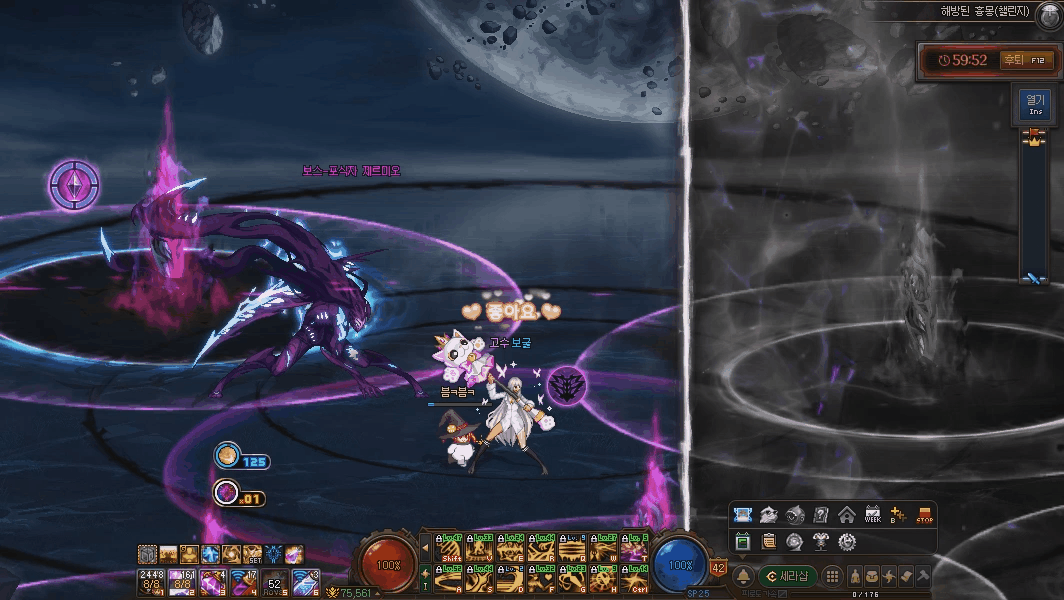Open the question mark book icon
Screen dimensions: 1064x600
pos(821,515)
